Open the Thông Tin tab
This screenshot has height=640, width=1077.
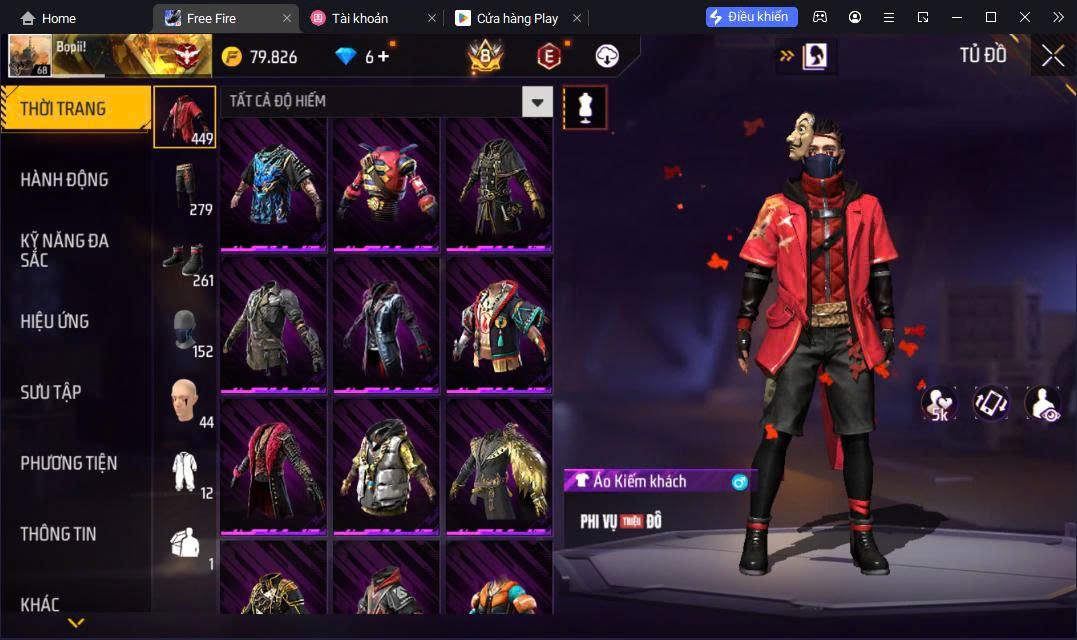tap(59, 534)
